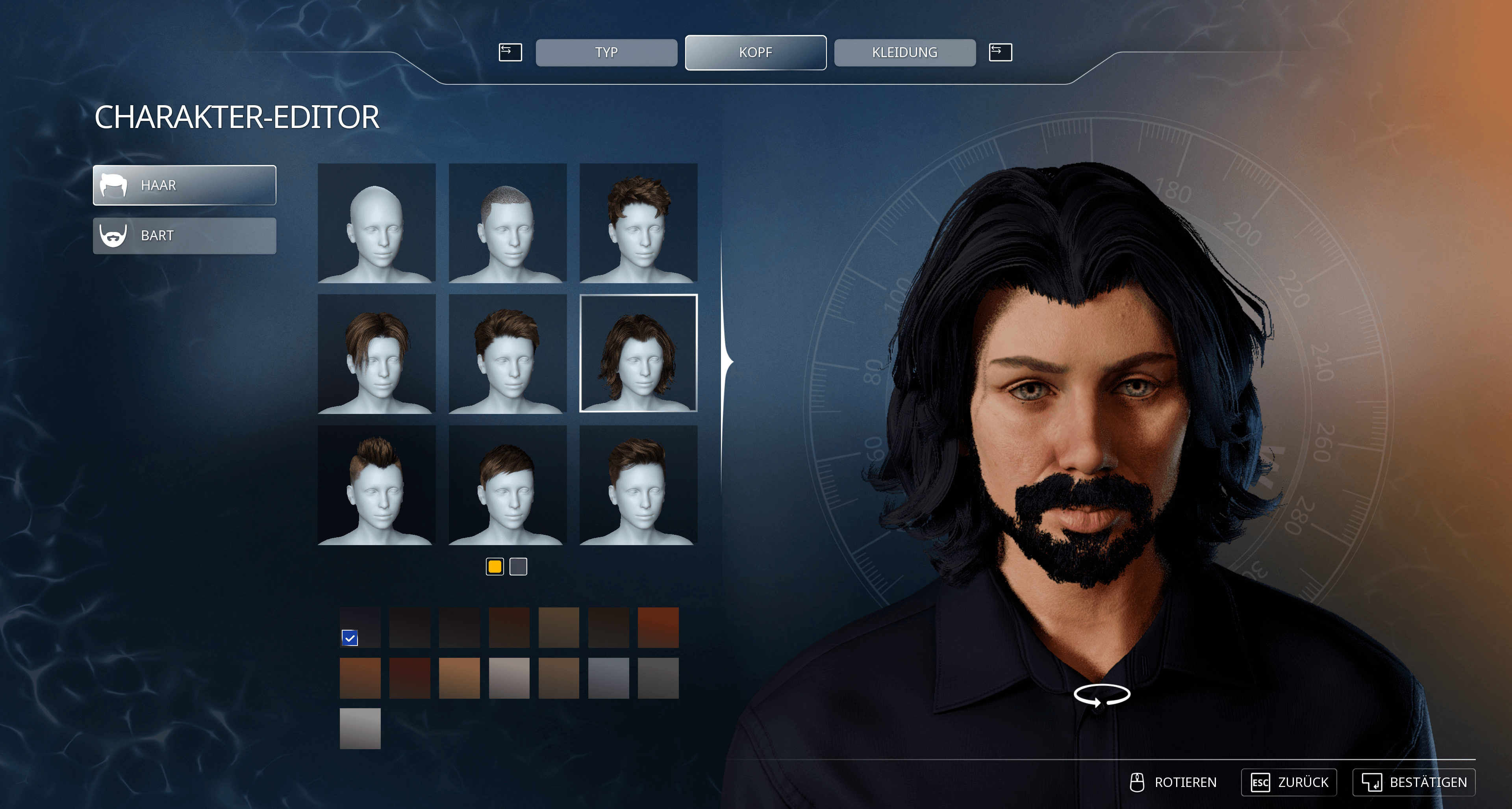Choose the short curly messy hairstyle
This screenshot has width=1512, height=809.
pyautogui.click(x=638, y=223)
